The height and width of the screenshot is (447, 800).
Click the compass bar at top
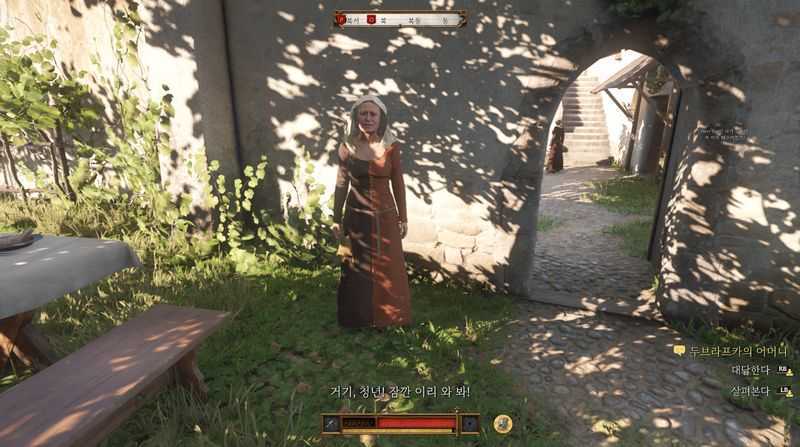click(400, 19)
